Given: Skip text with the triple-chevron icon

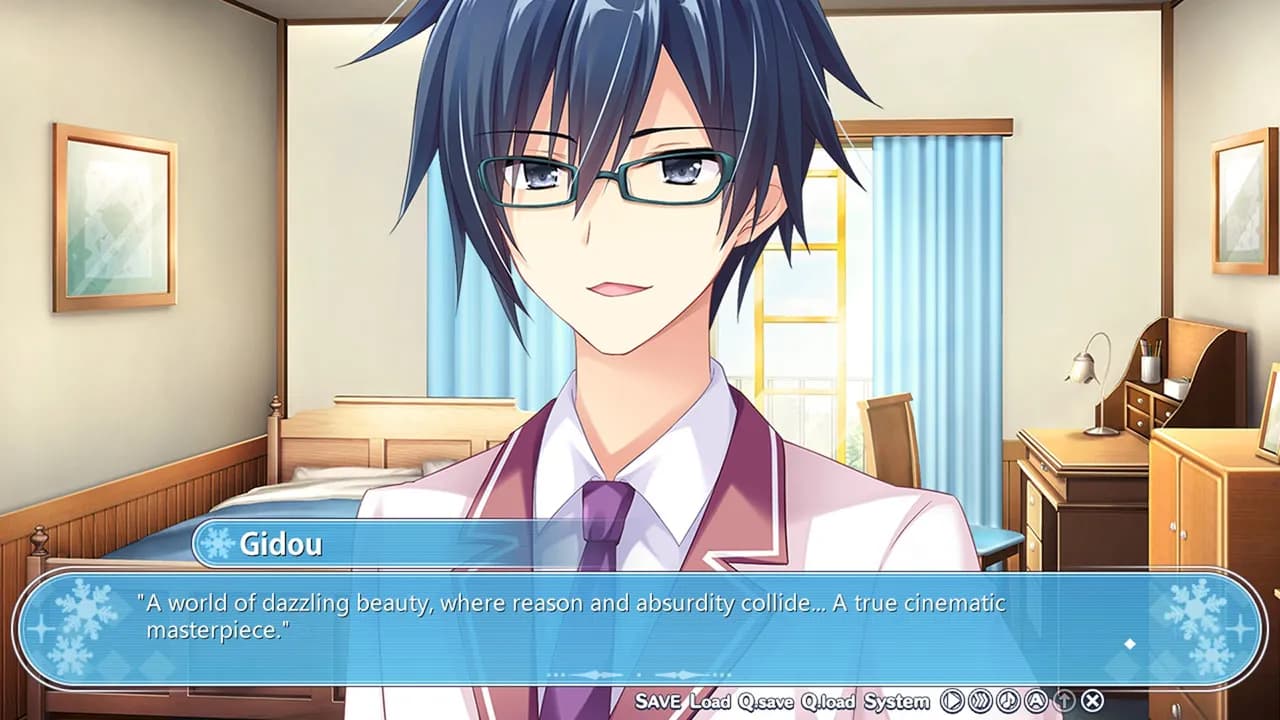Looking at the screenshot, I should [981, 701].
